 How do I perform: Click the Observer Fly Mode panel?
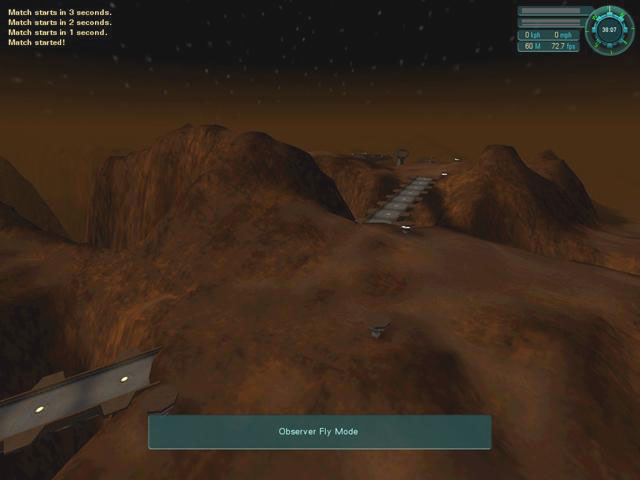319,432
